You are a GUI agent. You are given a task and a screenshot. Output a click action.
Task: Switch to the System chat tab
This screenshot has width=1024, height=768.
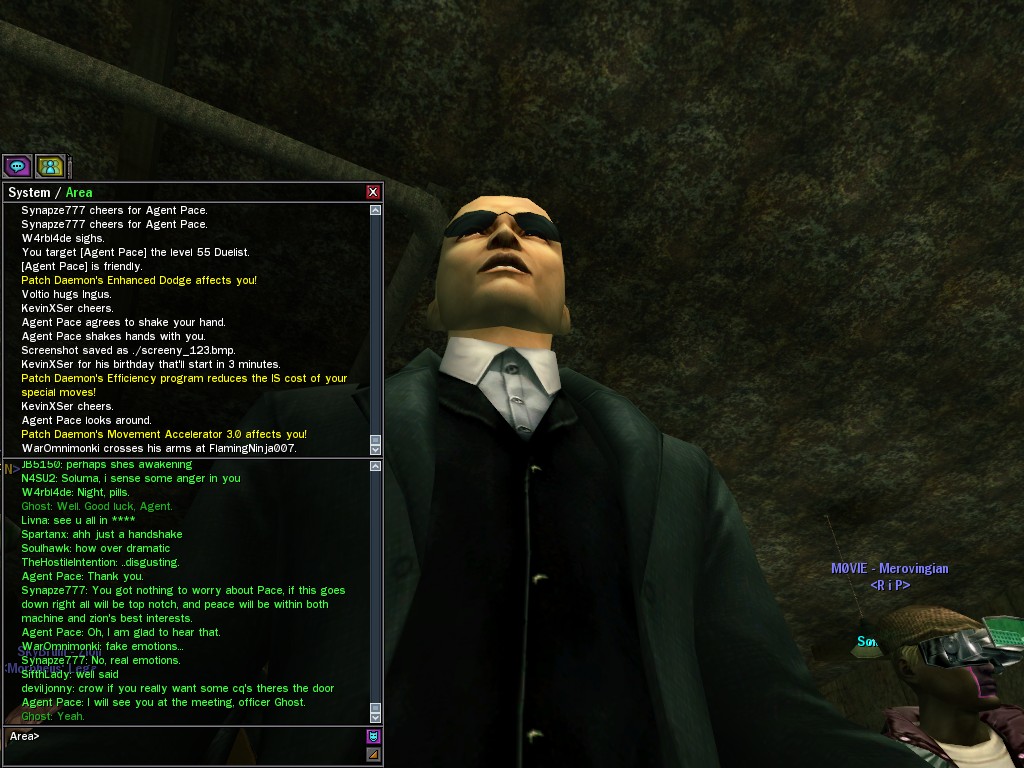(x=29, y=193)
